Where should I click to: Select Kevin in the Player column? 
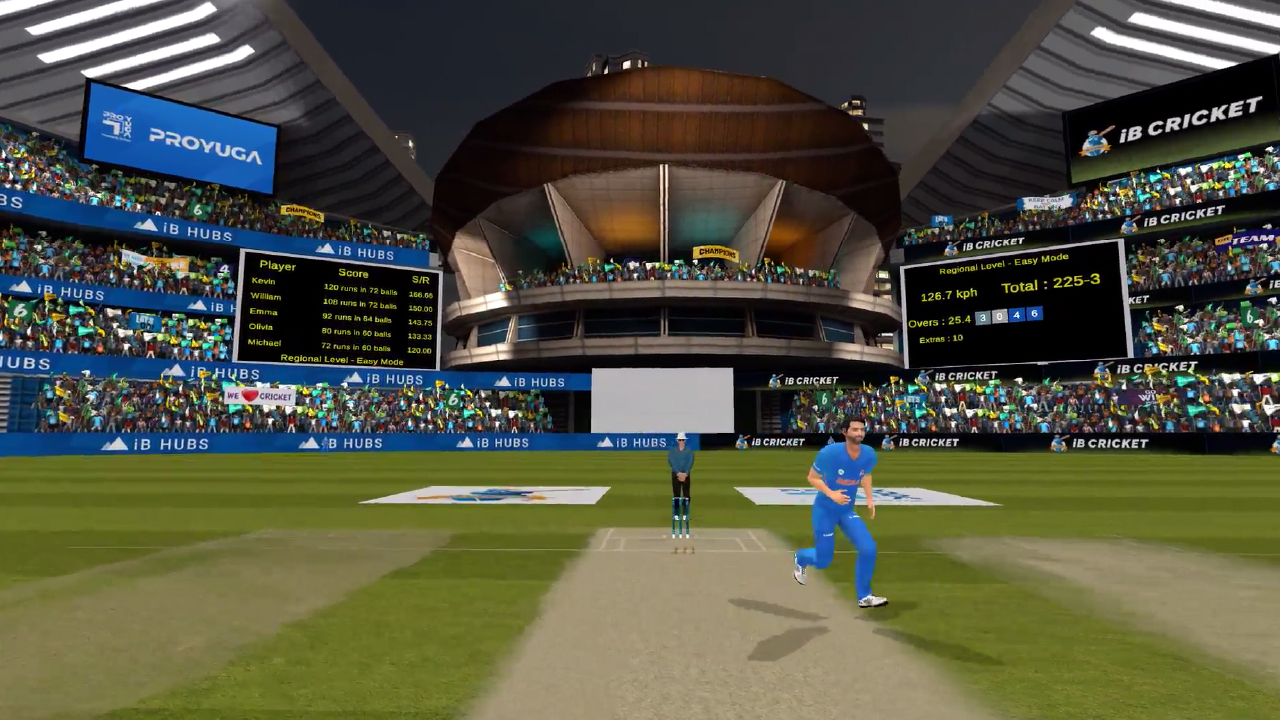263,281
